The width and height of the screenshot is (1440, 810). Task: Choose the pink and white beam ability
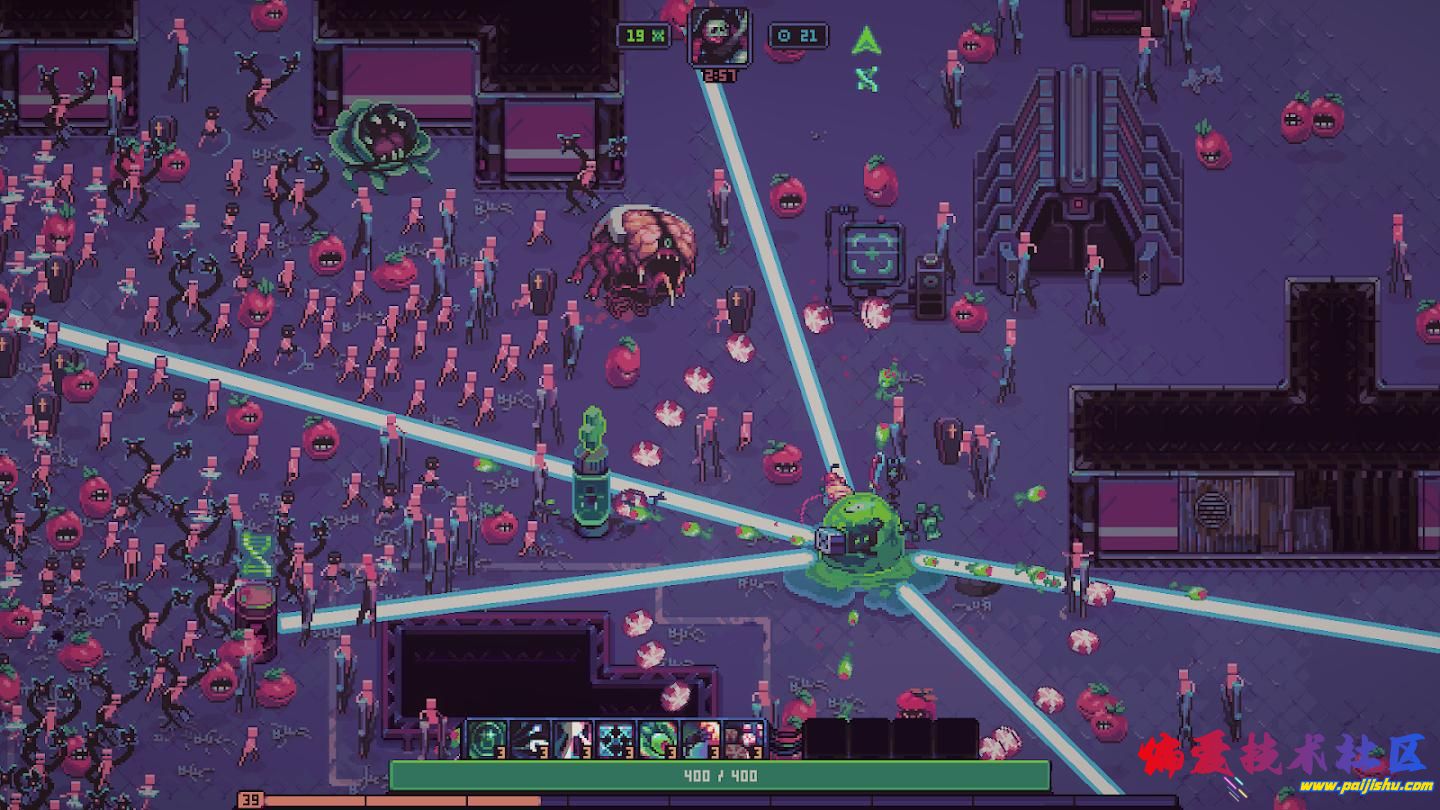click(573, 740)
